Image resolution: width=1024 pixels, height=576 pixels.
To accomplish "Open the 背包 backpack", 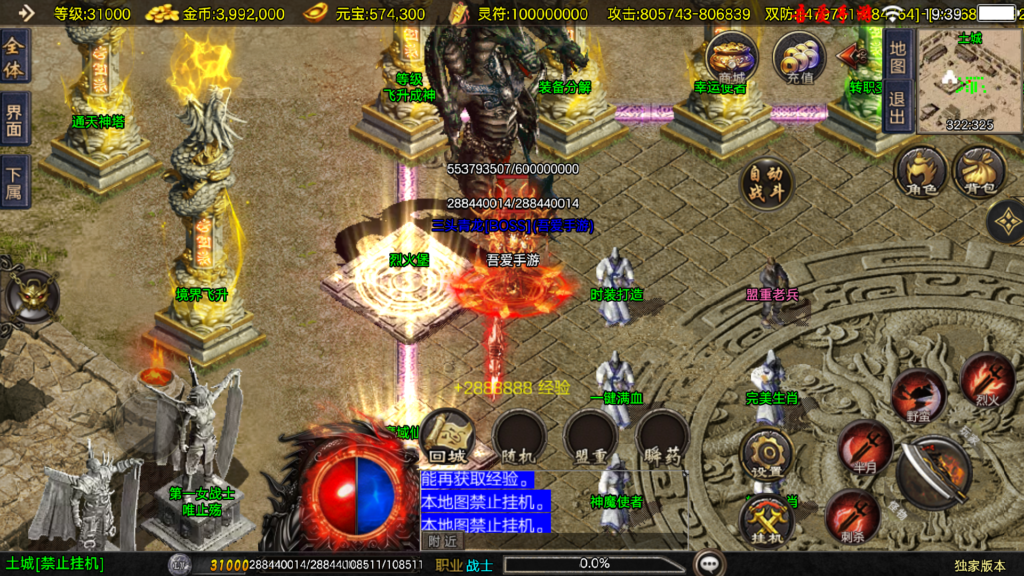I will click(x=980, y=172).
